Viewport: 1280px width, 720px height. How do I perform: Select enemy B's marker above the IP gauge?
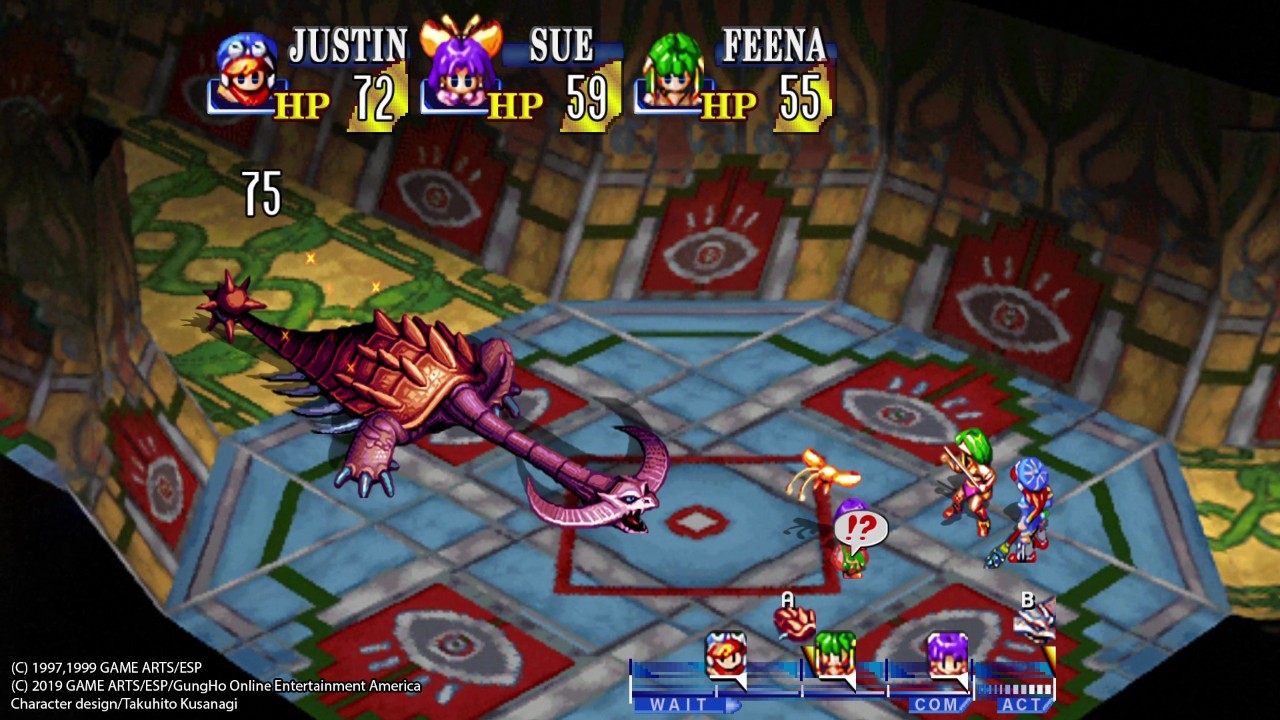tap(1034, 620)
